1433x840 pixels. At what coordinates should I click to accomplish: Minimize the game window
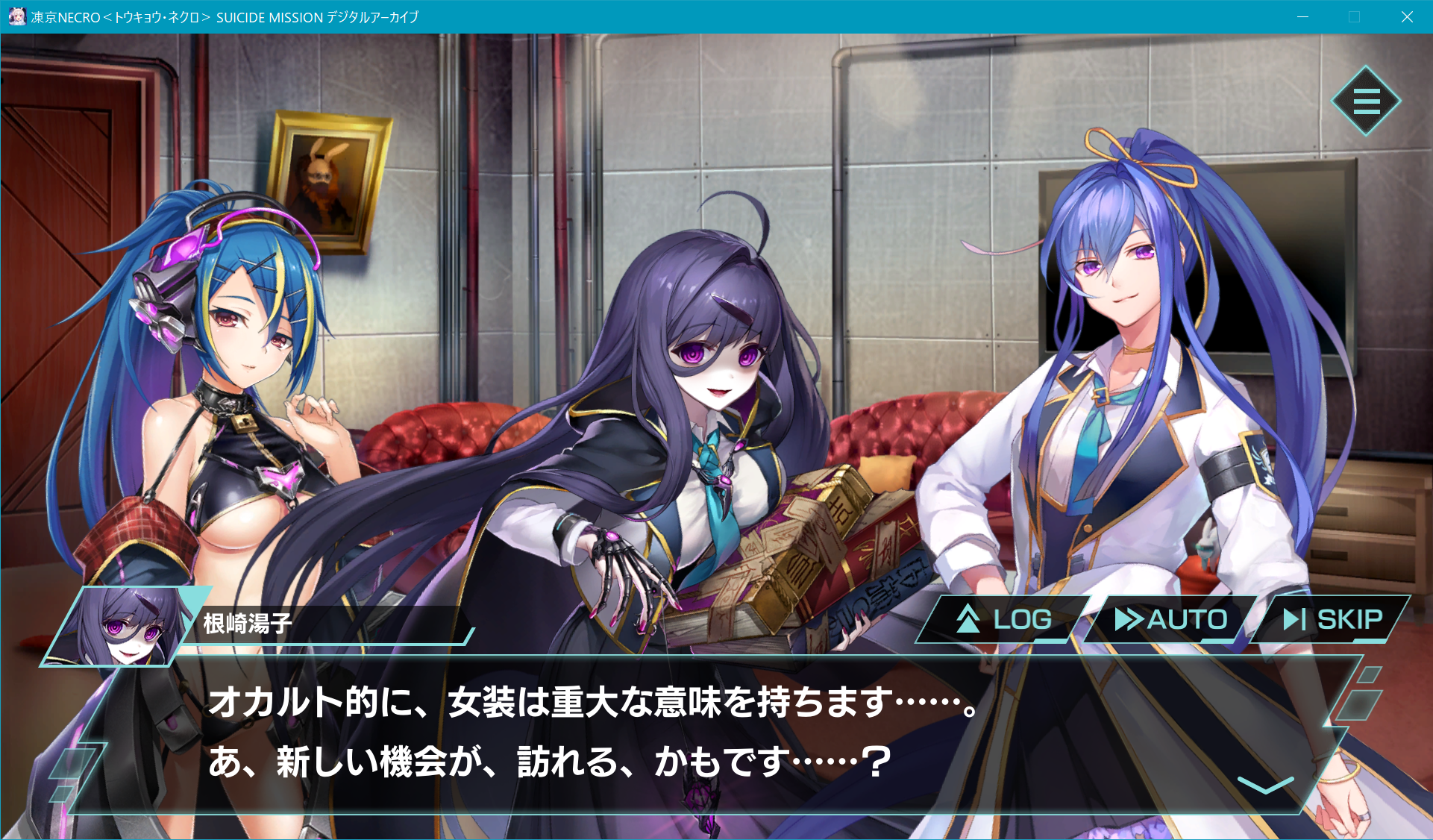pos(1303,16)
